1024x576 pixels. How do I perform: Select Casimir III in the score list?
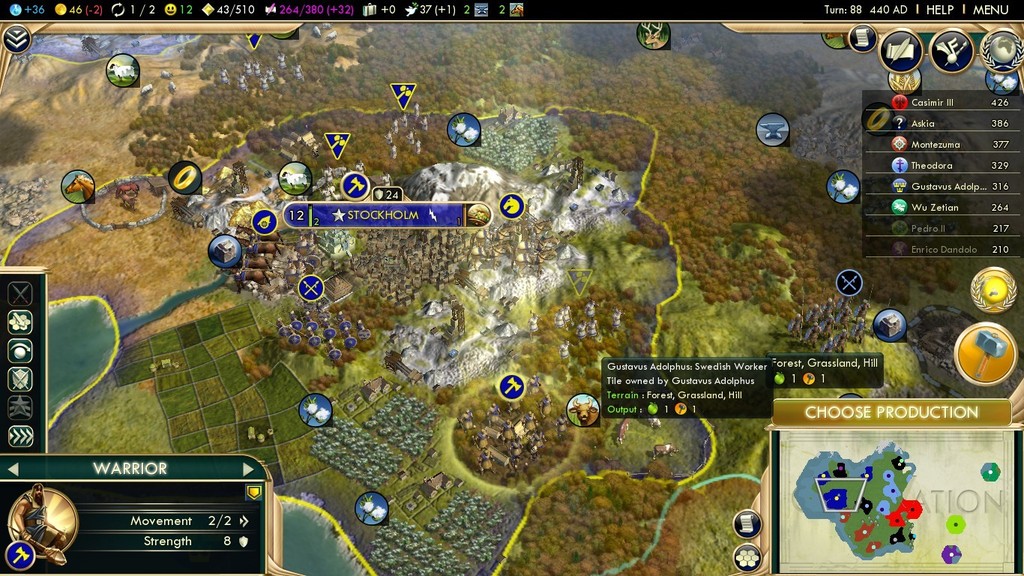click(932, 102)
